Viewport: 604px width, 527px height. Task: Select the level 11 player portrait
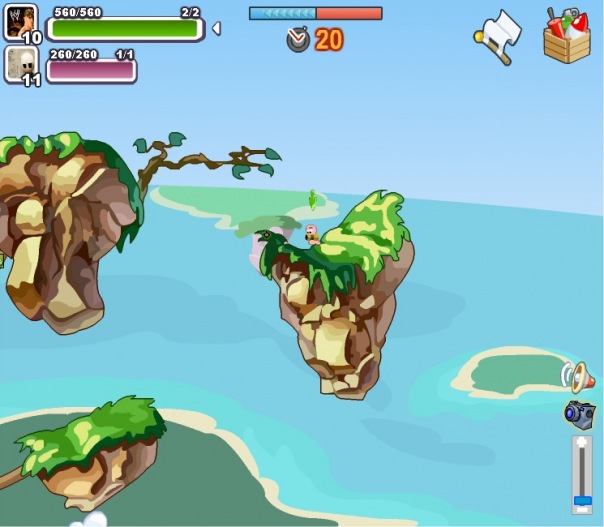pos(20,64)
